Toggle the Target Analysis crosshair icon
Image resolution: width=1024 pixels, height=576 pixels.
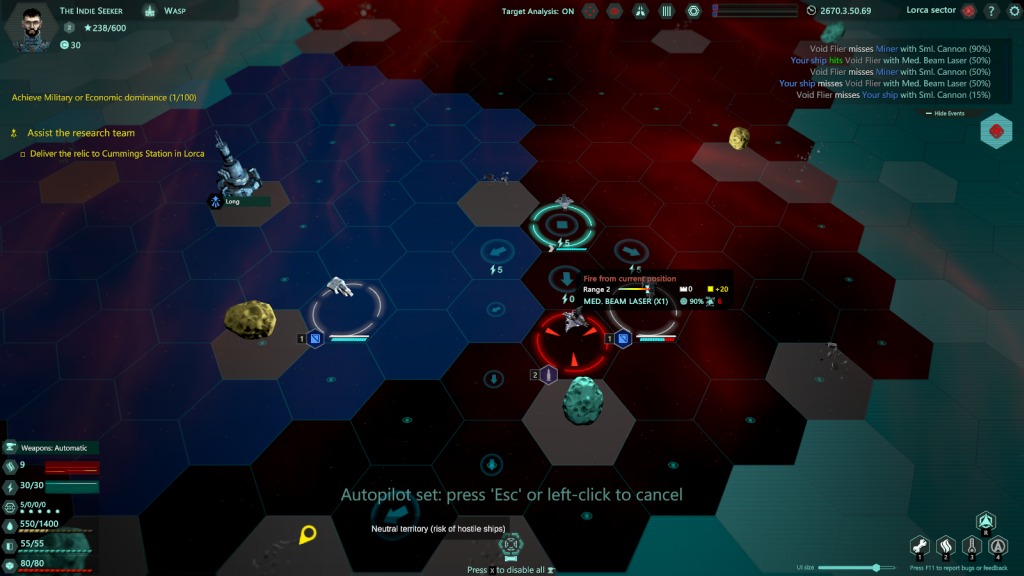[590, 11]
